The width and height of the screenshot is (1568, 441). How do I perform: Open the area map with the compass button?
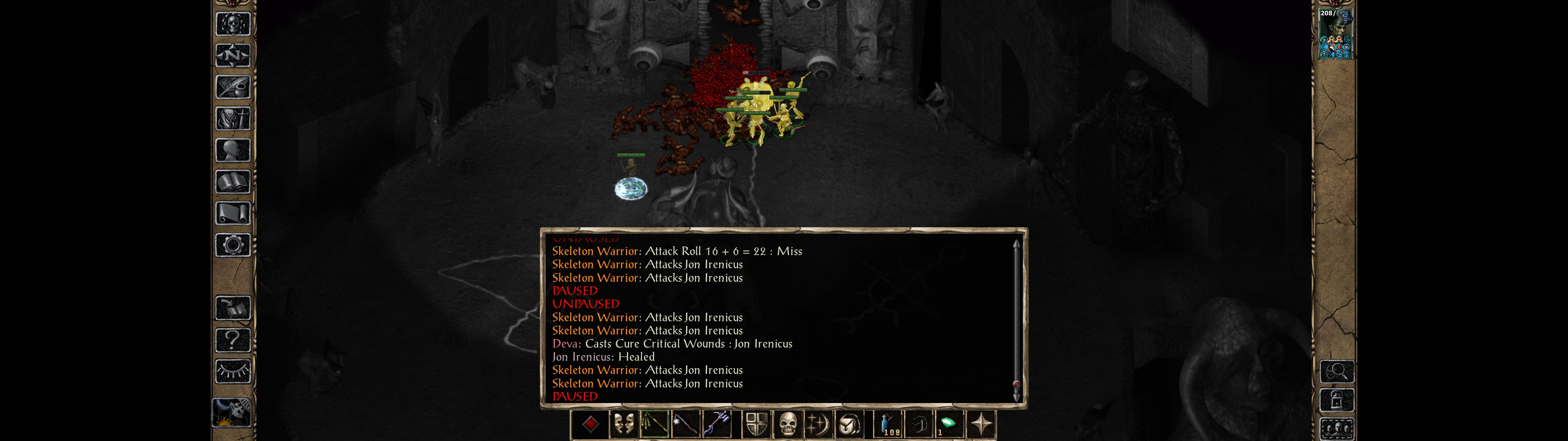[232, 55]
